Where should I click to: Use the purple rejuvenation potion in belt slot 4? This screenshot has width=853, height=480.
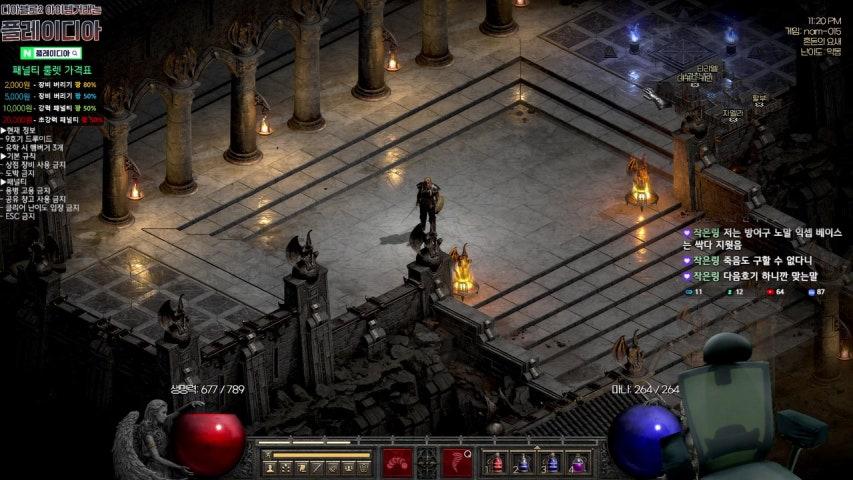[x=577, y=463]
